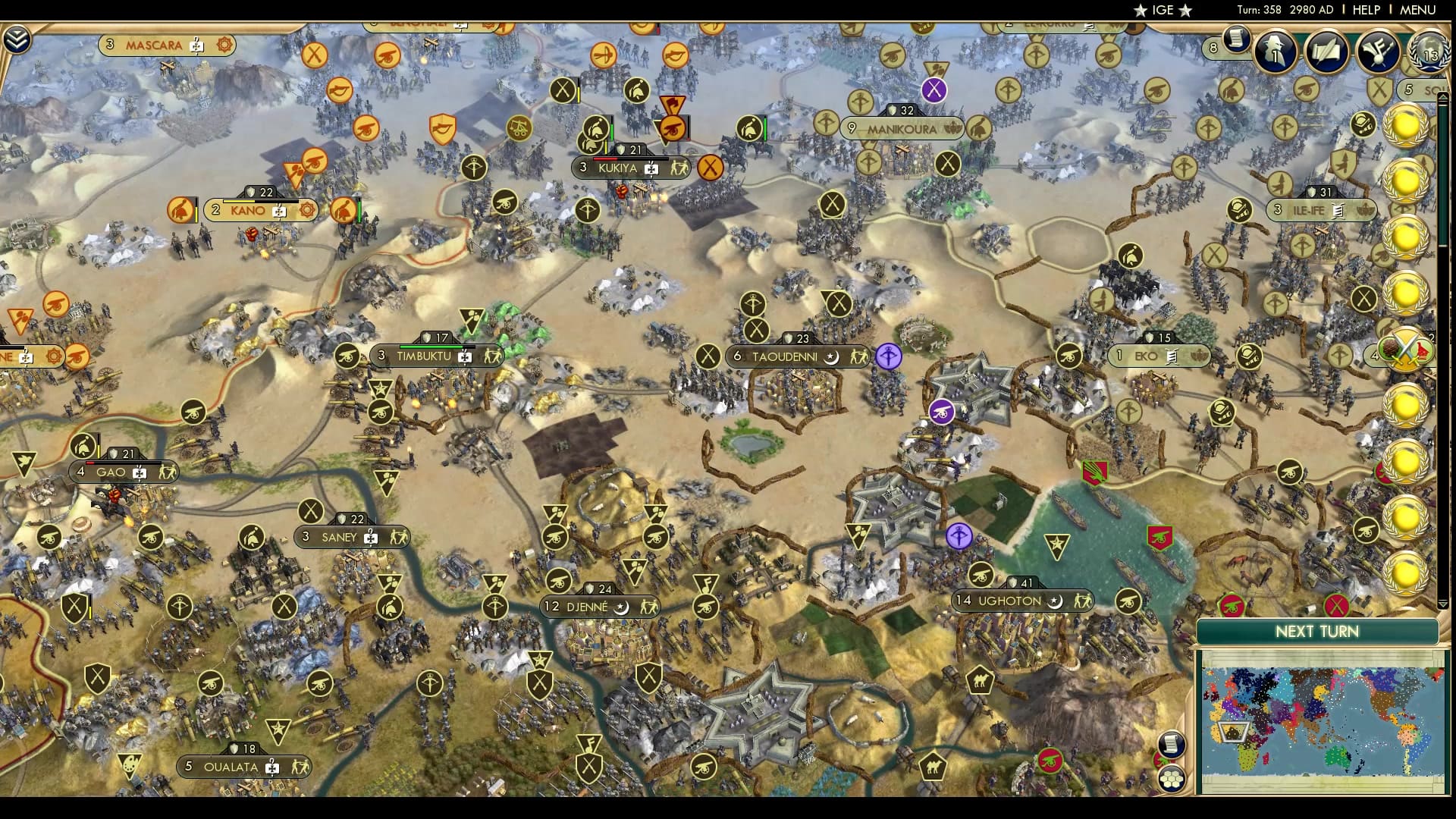Open the MENU in the top bar

click(1417, 11)
